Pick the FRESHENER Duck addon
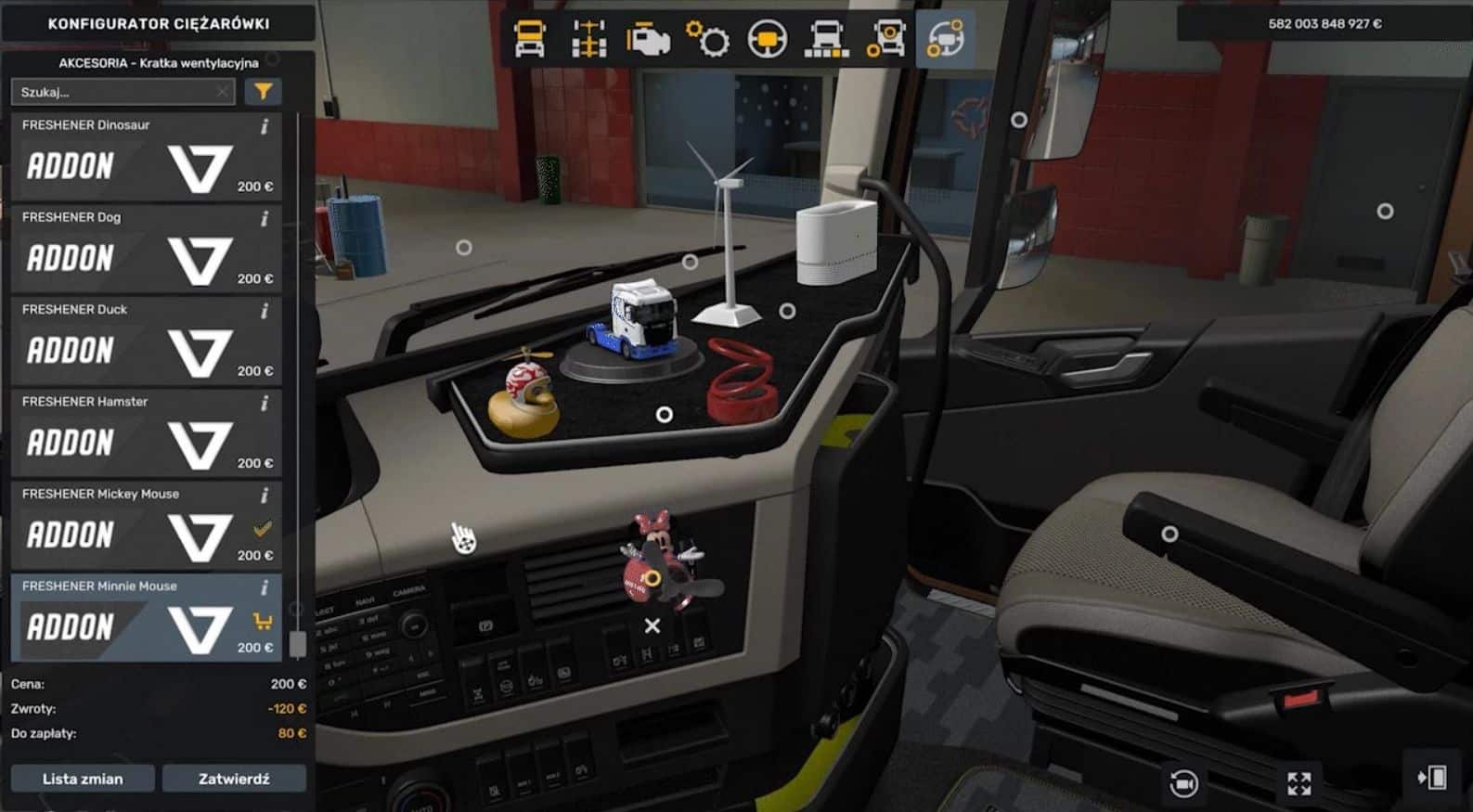1473x812 pixels. pos(146,342)
